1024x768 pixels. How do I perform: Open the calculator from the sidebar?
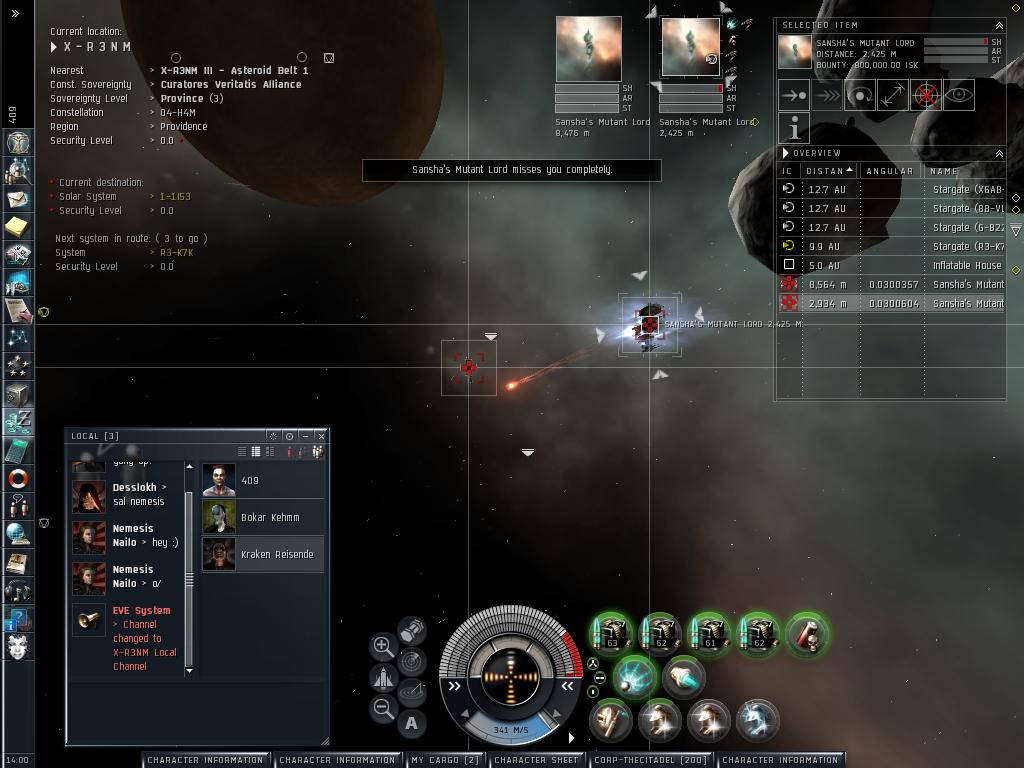(17, 452)
